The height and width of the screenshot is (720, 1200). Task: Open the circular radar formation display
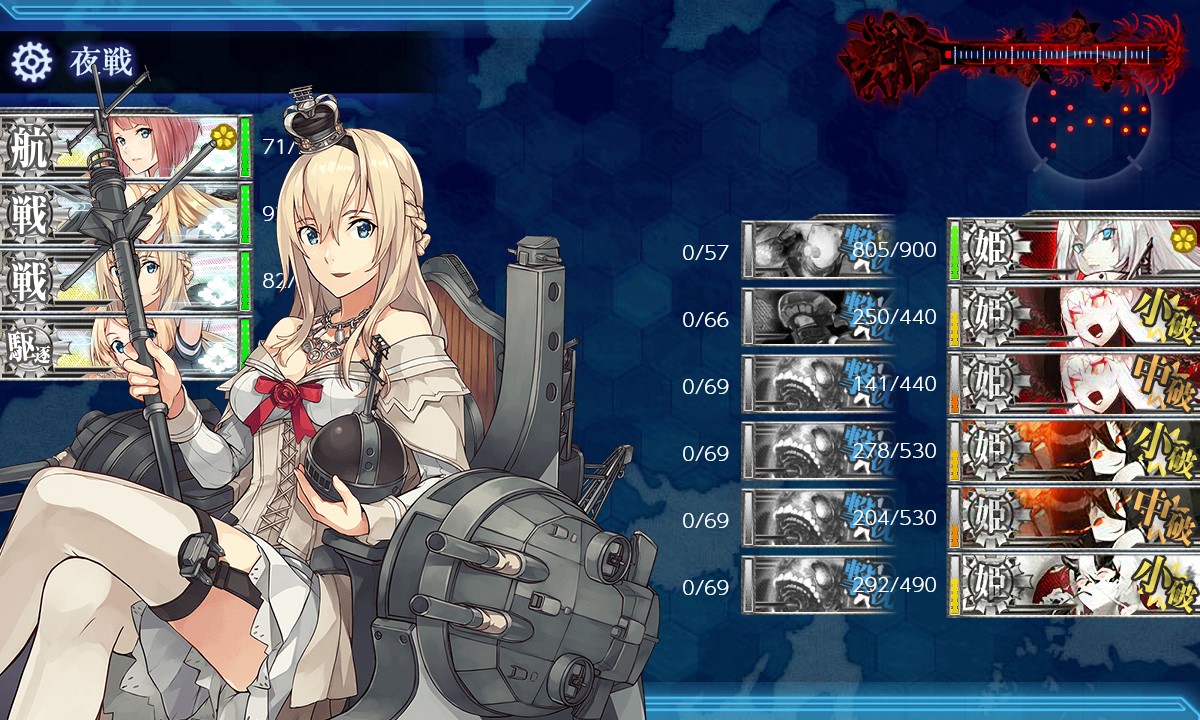[x=1088, y=120]
